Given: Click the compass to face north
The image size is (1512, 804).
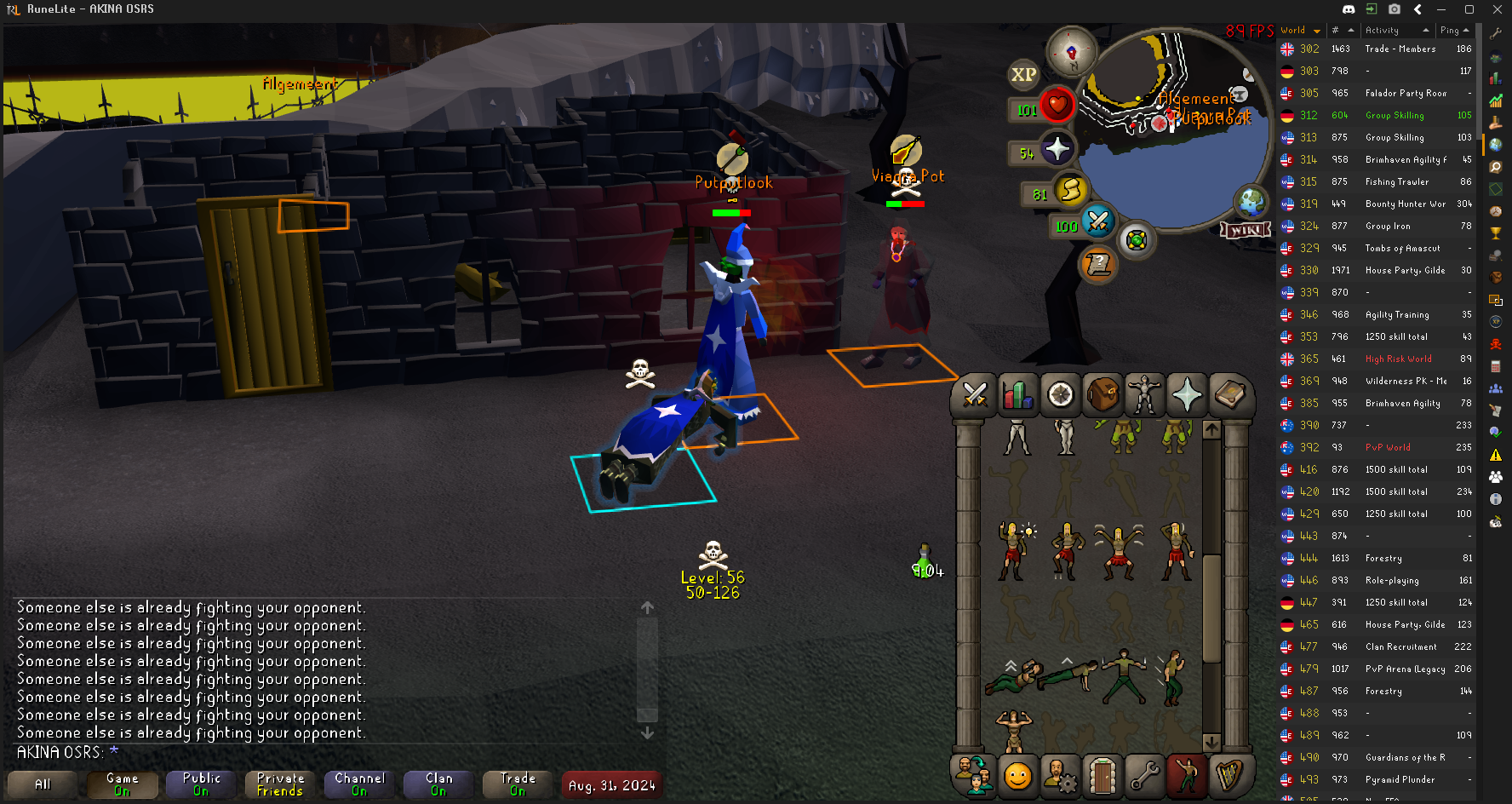Looking at the screenshot, I should tap(1071, 52).
